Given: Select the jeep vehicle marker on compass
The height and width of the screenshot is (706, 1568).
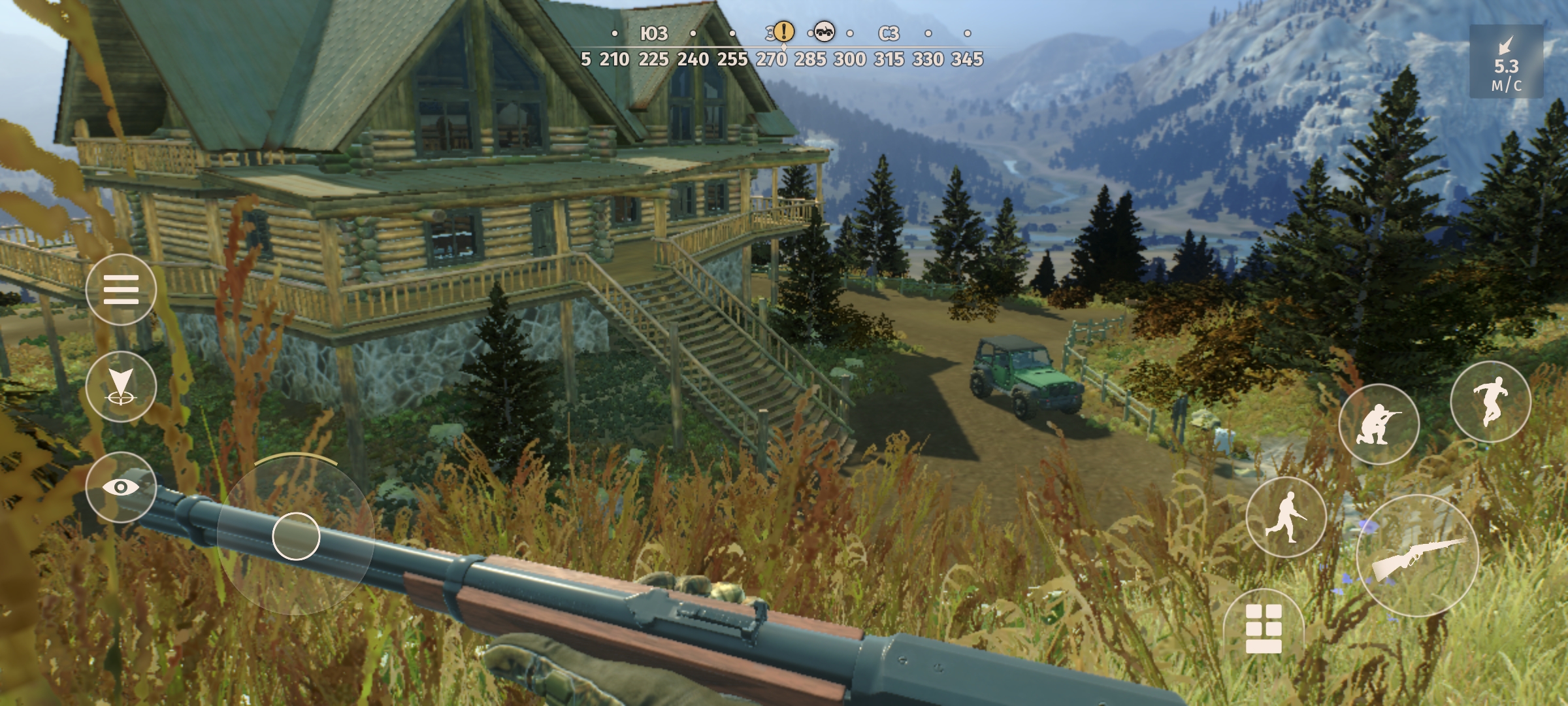Looking at the screenshot, I should coord(825,31).
